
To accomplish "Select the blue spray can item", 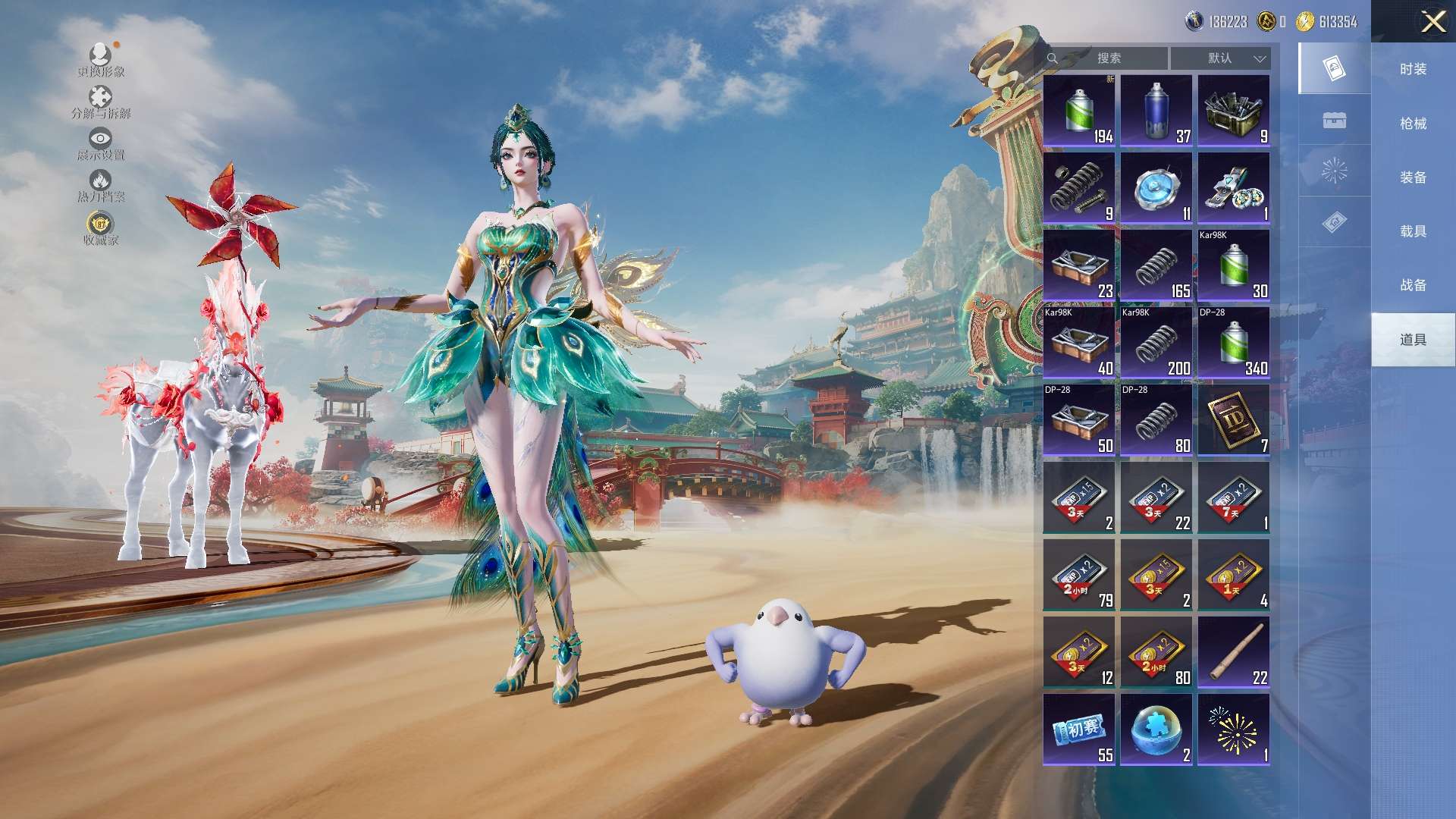I will [1156, 111].
